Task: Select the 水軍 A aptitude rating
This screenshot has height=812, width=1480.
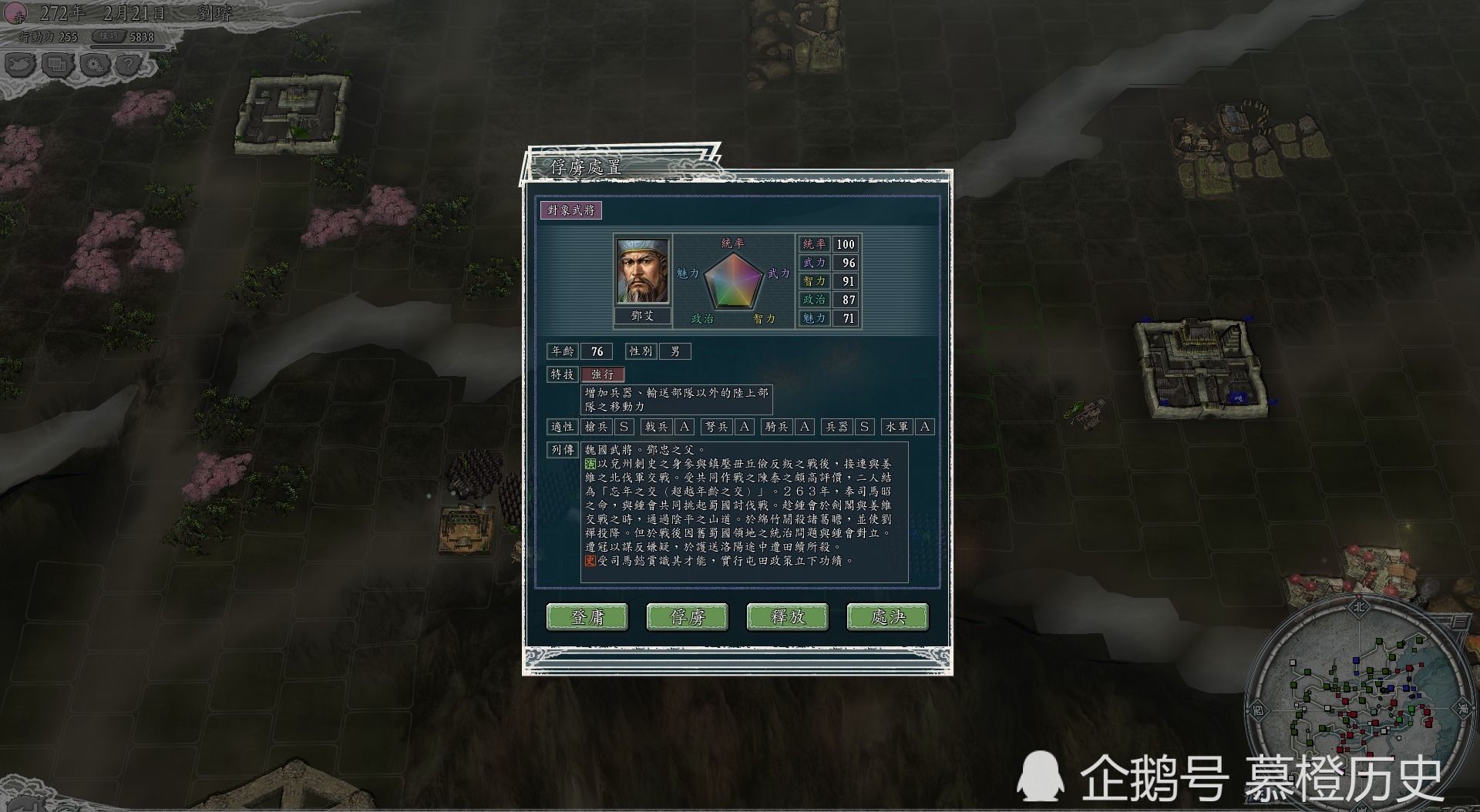Action: pyautogui.click(x=925, y=426)
